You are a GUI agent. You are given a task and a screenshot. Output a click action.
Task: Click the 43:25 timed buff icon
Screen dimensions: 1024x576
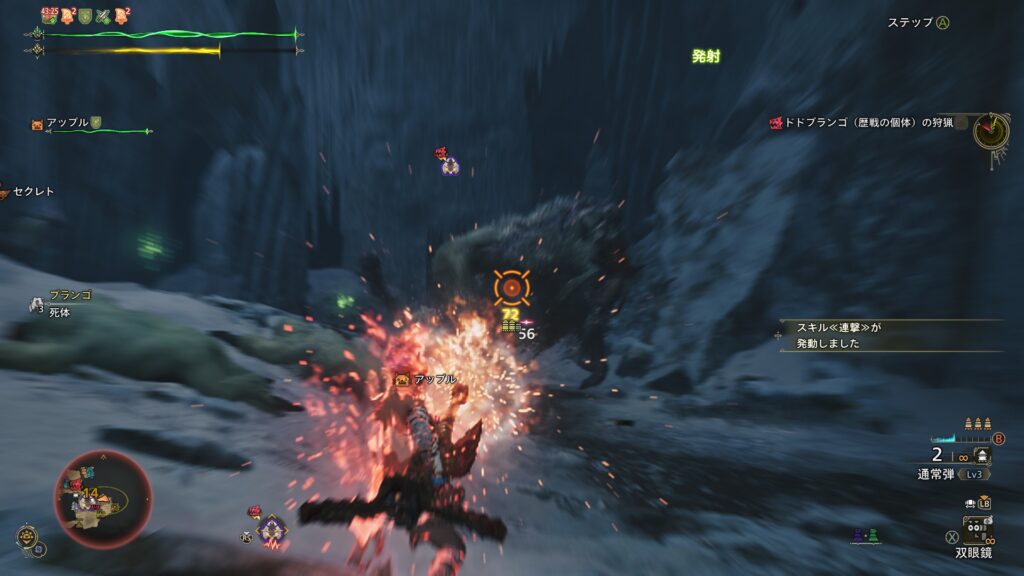(x=49, y=15)
